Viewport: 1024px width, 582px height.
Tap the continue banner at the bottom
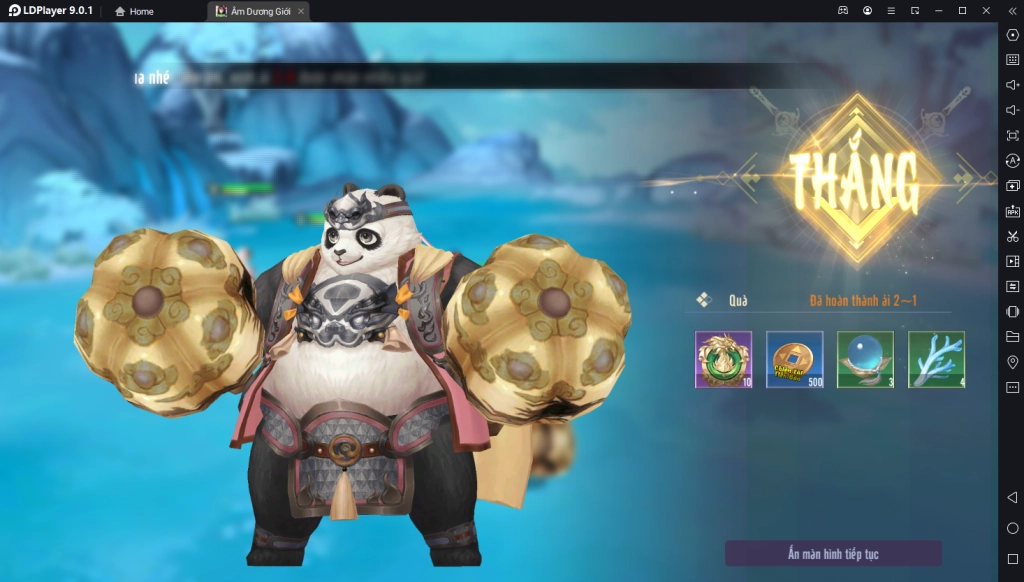(833, 553)
